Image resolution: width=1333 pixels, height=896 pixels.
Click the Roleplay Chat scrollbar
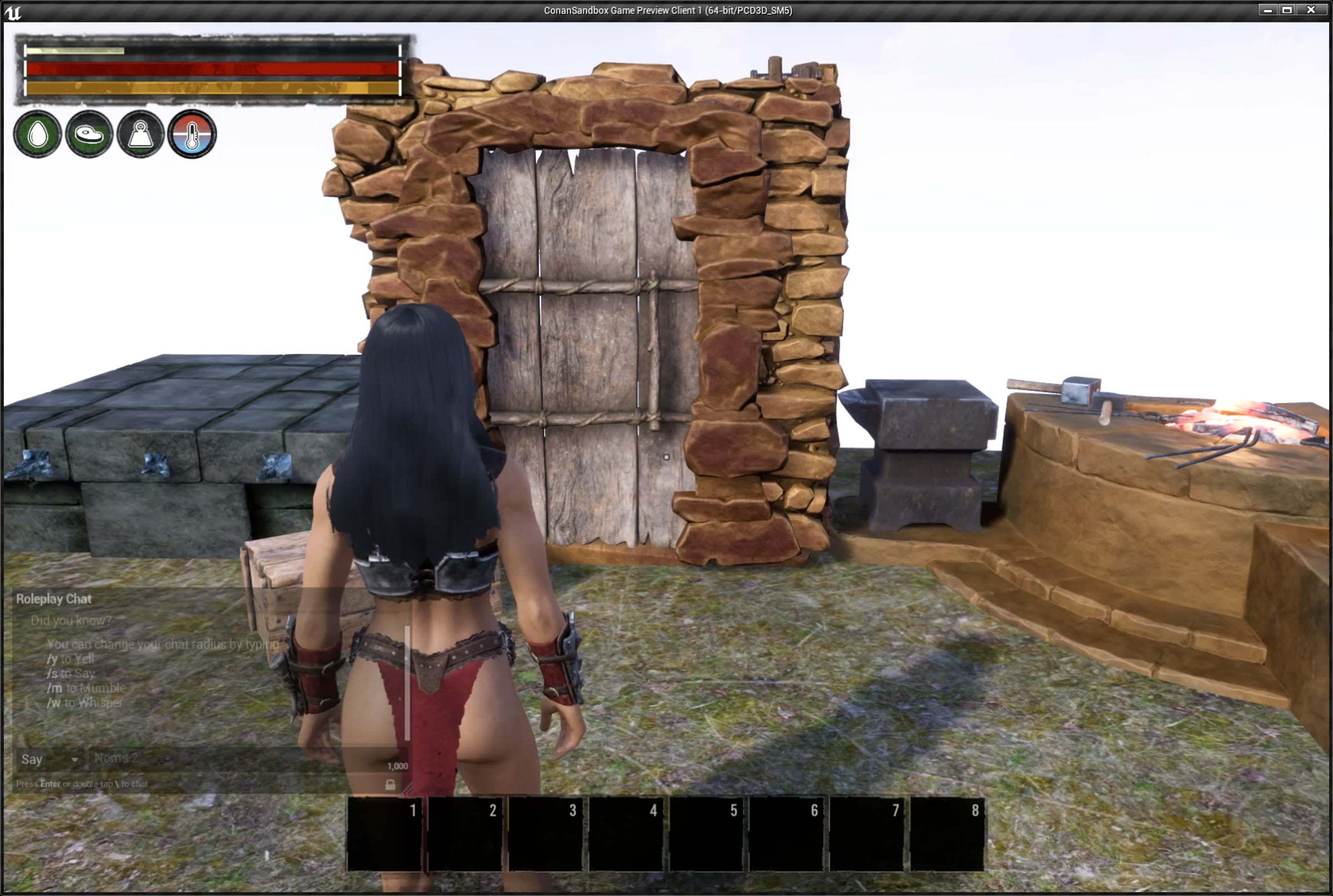click(x=407, y=683)
